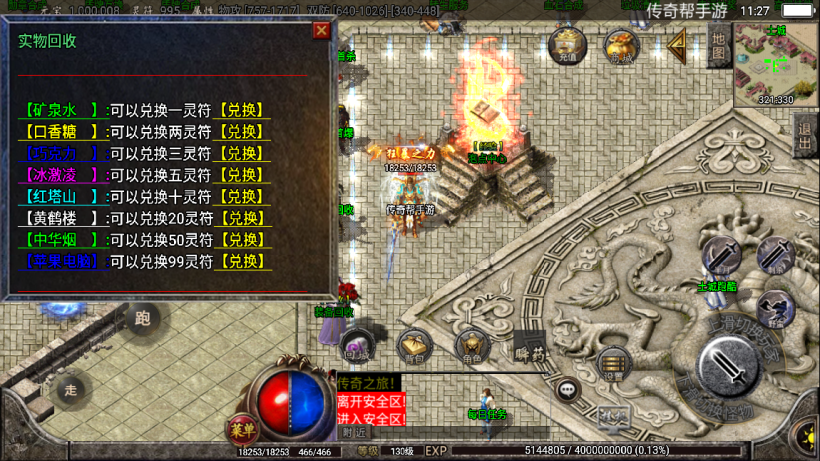Image resolution: width=820 pixels, height=461 pixels.
Task: Tap the 退出 exit button
Action: coord(804,136)
